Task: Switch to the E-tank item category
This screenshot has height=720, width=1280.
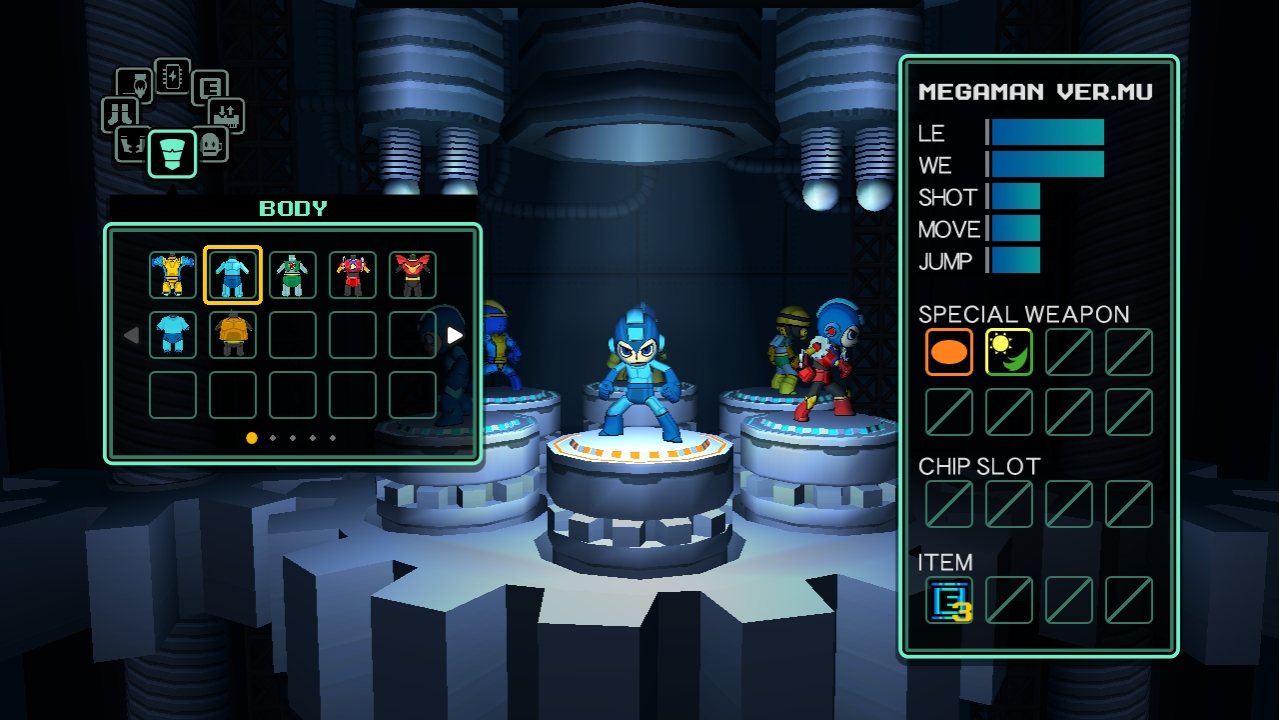Action: point(209,87)
